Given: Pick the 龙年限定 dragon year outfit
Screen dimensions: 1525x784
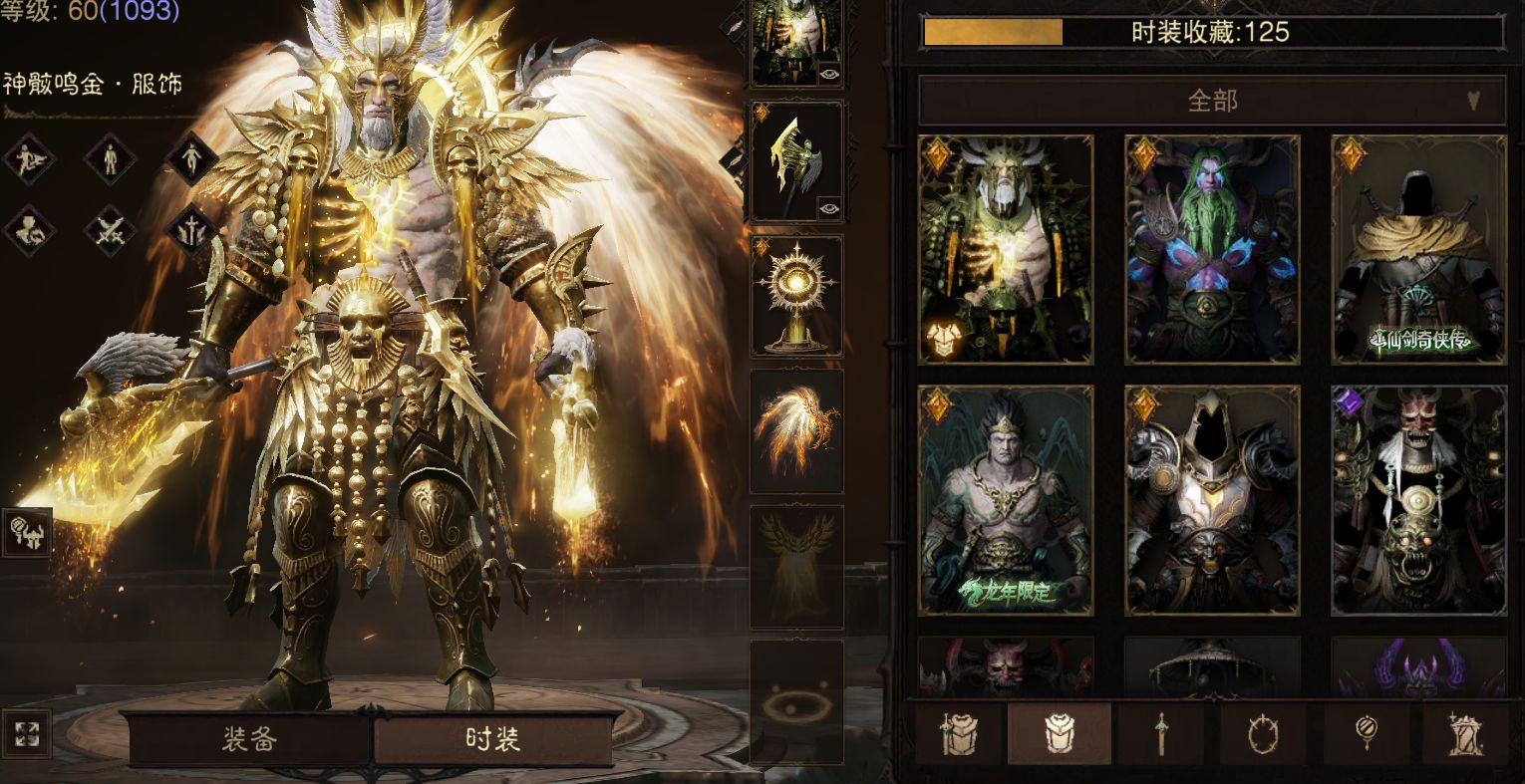Looking at the screenshot, I should click(x=1006, y=500).
